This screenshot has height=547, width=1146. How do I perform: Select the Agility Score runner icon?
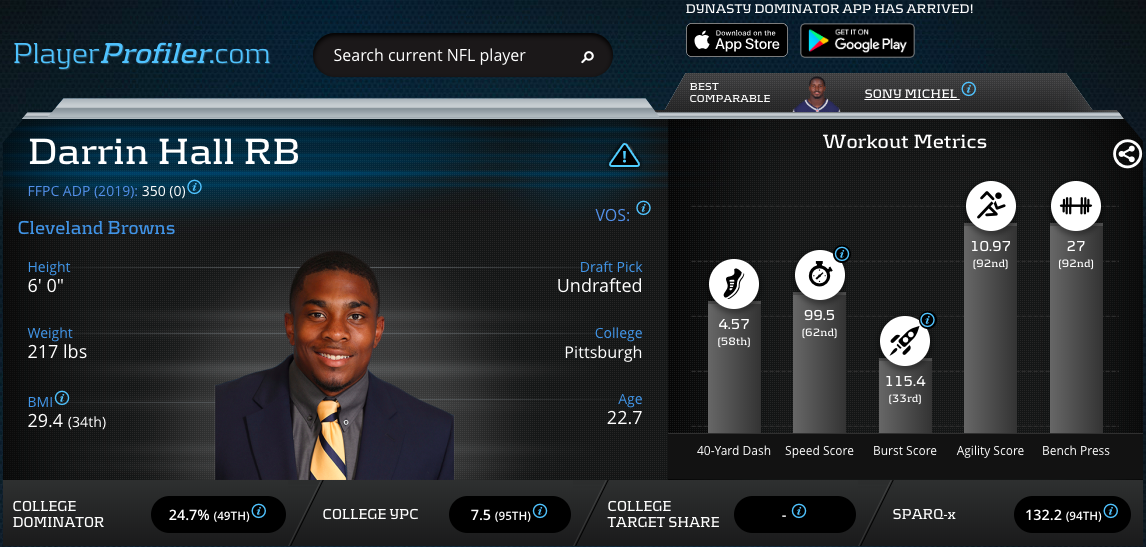pos(990,207)
